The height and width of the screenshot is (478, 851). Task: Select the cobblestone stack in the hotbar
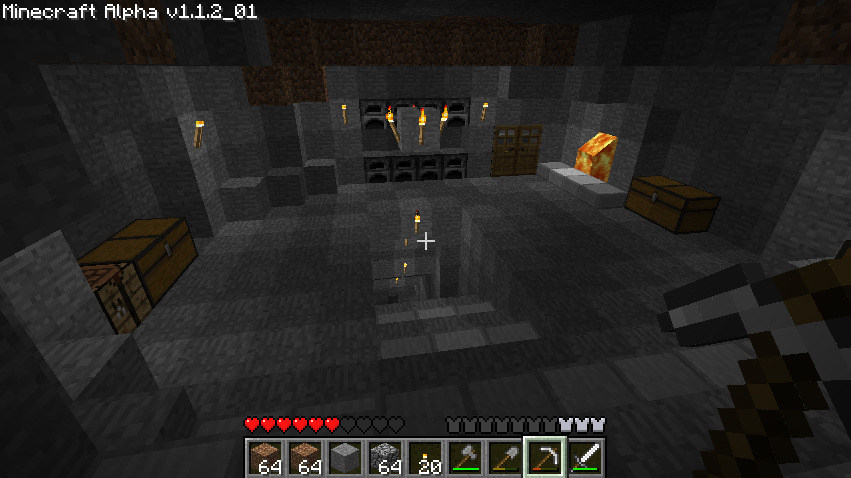point(384,458)
